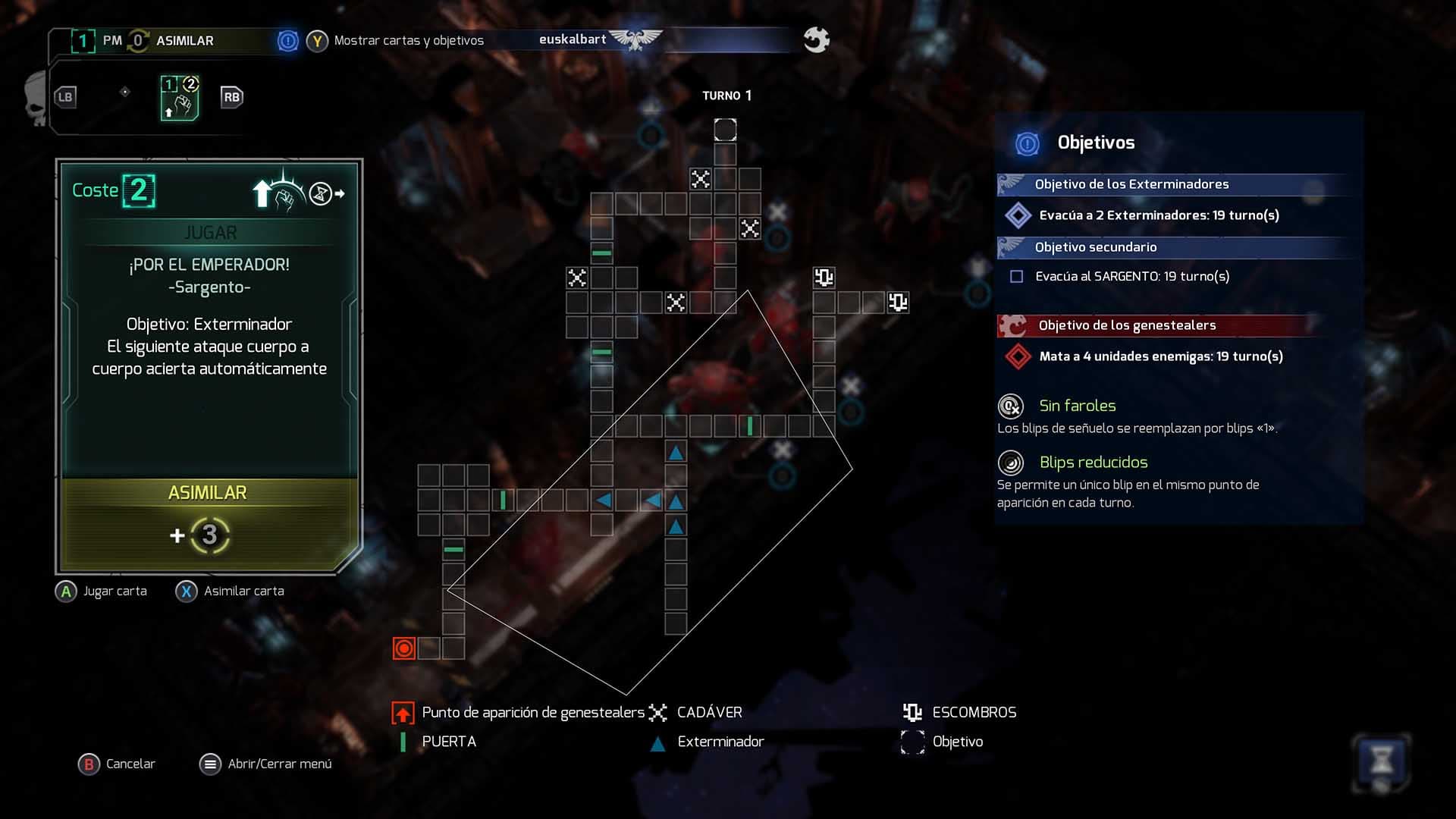Expand the card view with Y Mostrar cartas y objetivos
This screenshot has height=819, width=1456.
318,41
